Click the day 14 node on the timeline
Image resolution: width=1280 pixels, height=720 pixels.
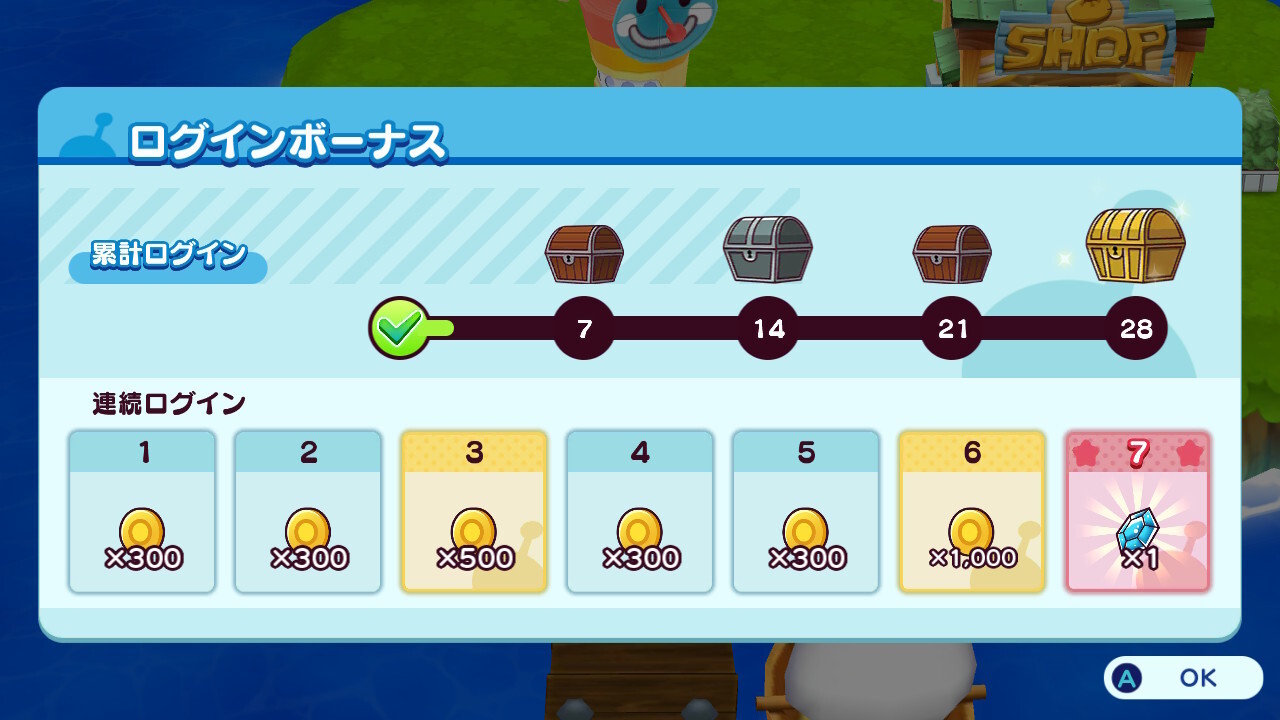pos(768,328)
